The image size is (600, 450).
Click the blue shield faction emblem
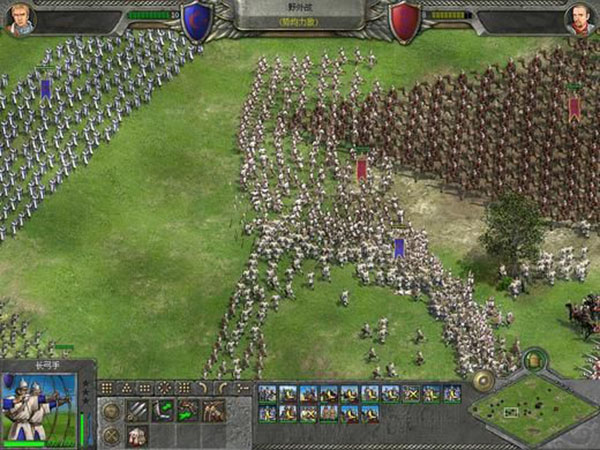tap(196, 22)
